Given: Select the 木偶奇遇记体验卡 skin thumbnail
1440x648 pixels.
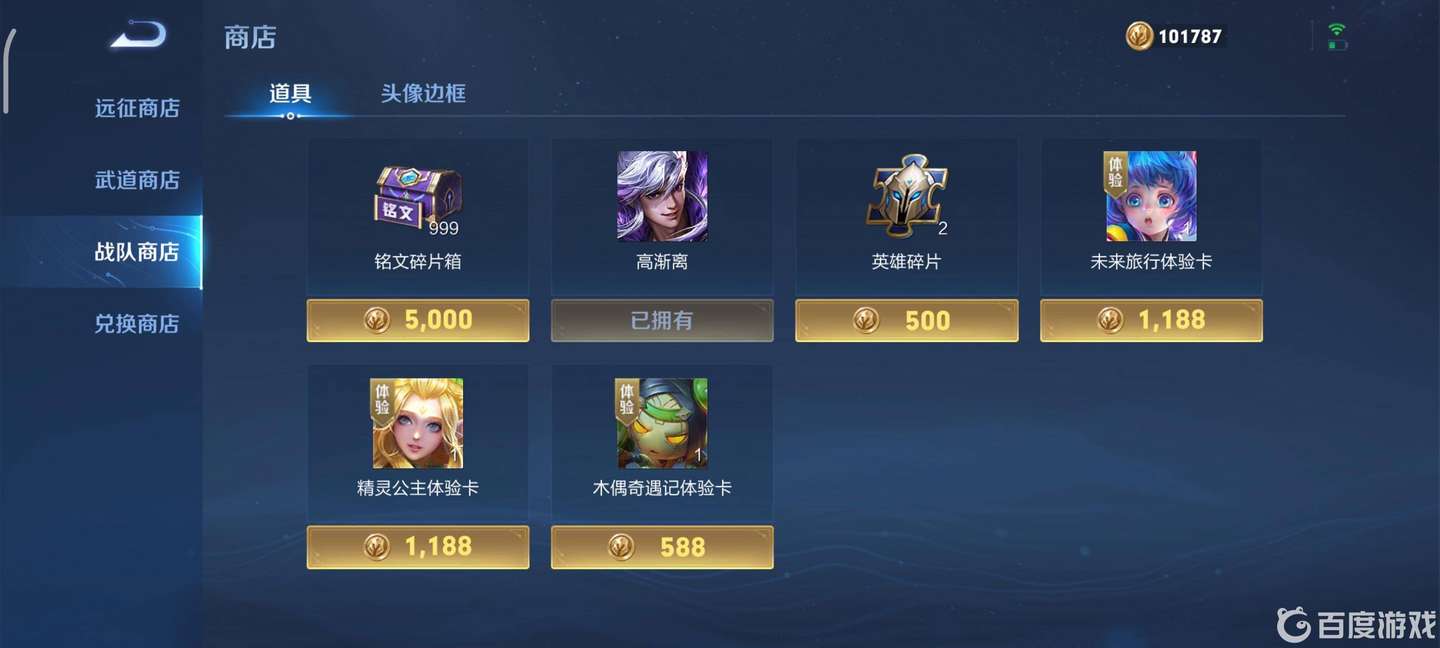Looking at the screenshot, I should point(662,423).
